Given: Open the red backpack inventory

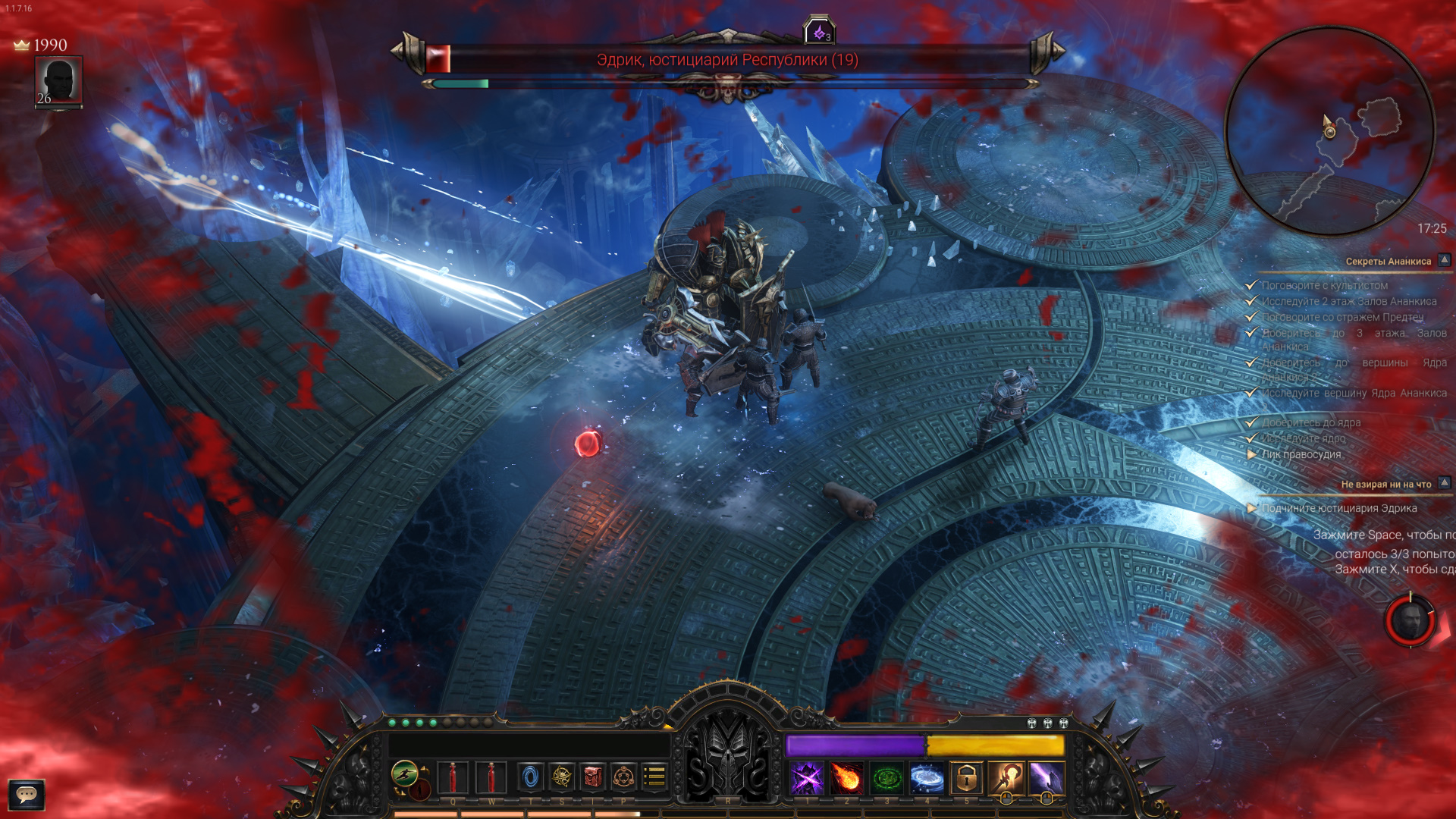Looking at the screenshot, I should tap(593, 777).
